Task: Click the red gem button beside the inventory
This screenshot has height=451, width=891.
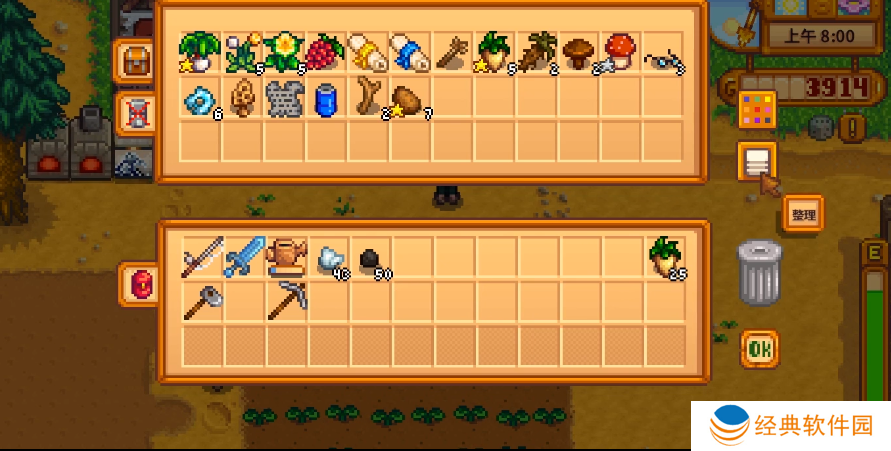Action: coord(139,284)
